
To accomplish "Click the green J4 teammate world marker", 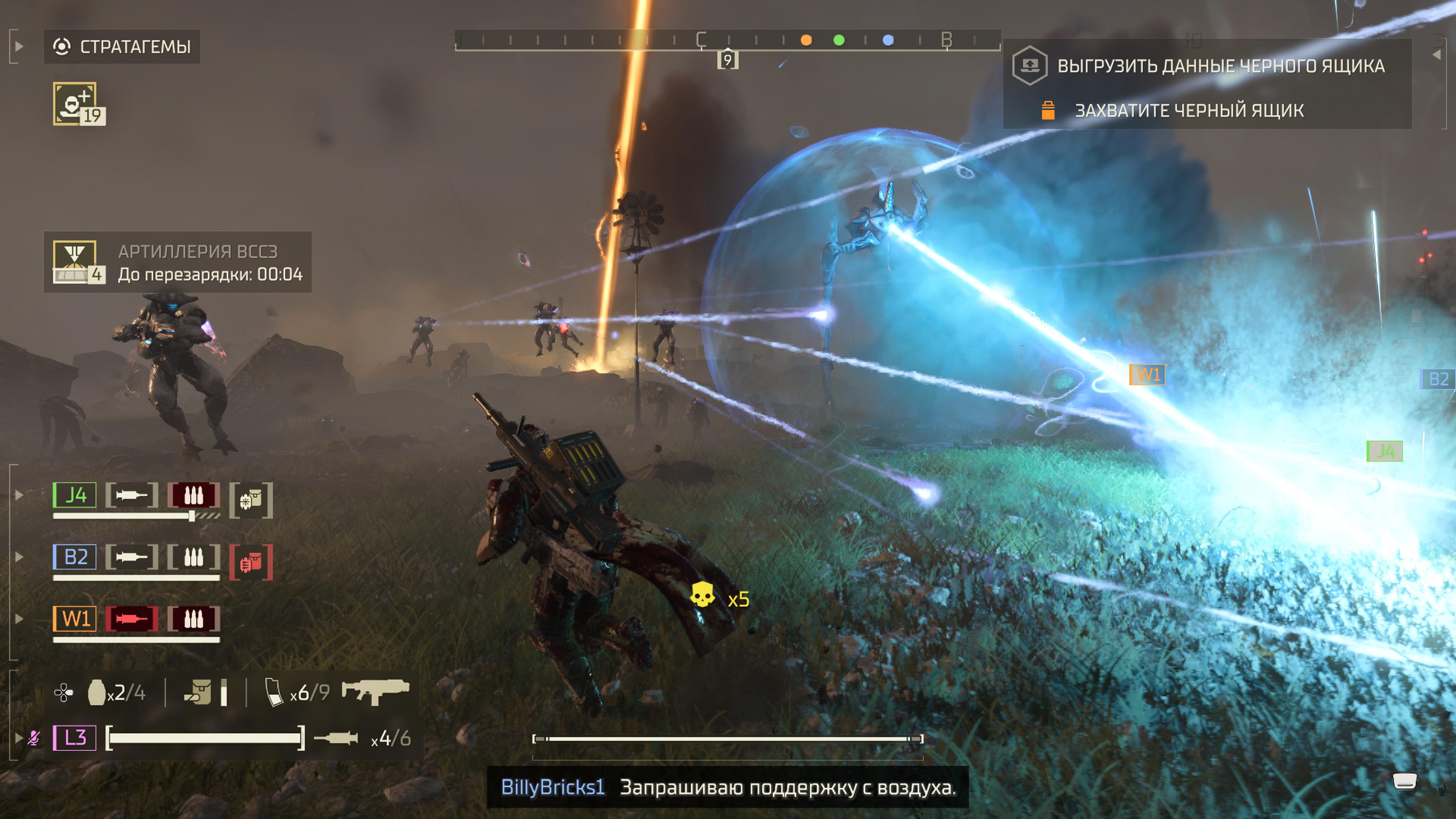I will (x=1384, y=451).
